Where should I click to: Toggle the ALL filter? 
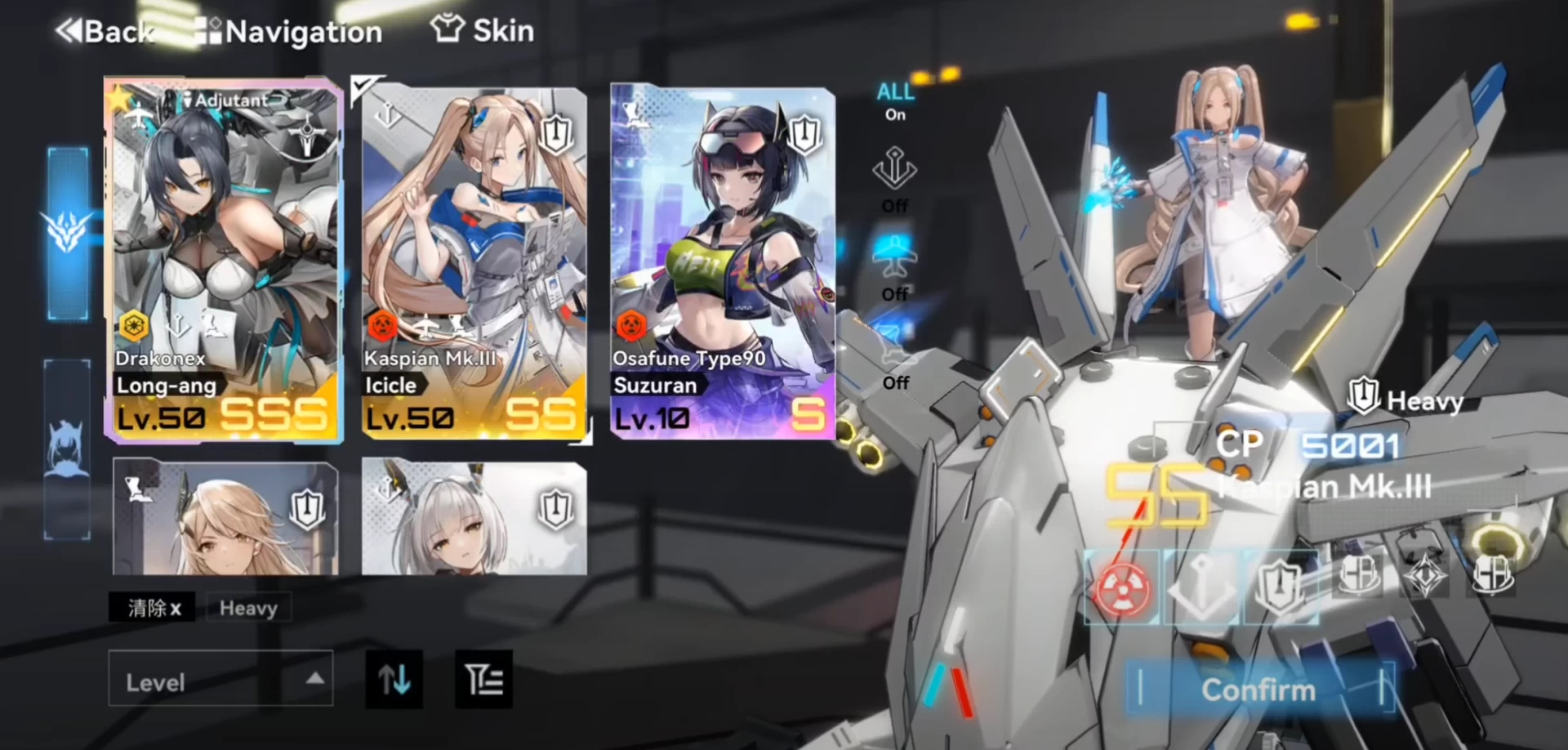tap(895, 101)
